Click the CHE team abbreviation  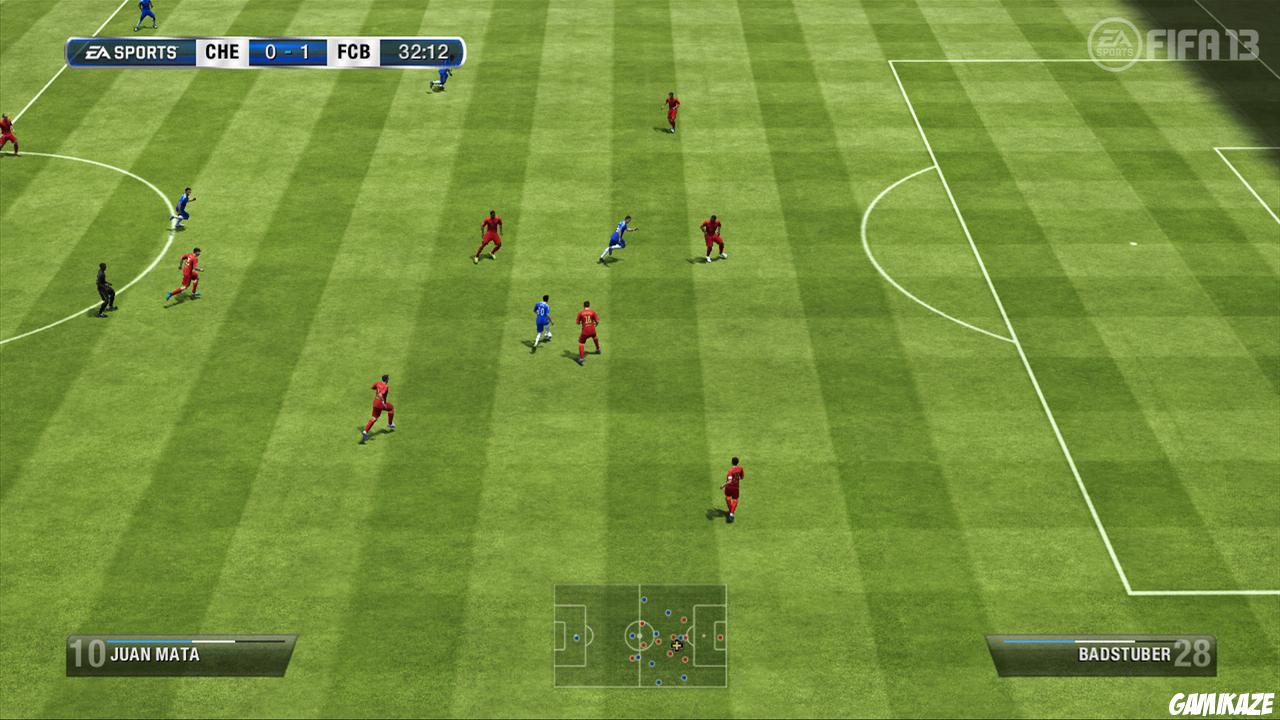219,52
